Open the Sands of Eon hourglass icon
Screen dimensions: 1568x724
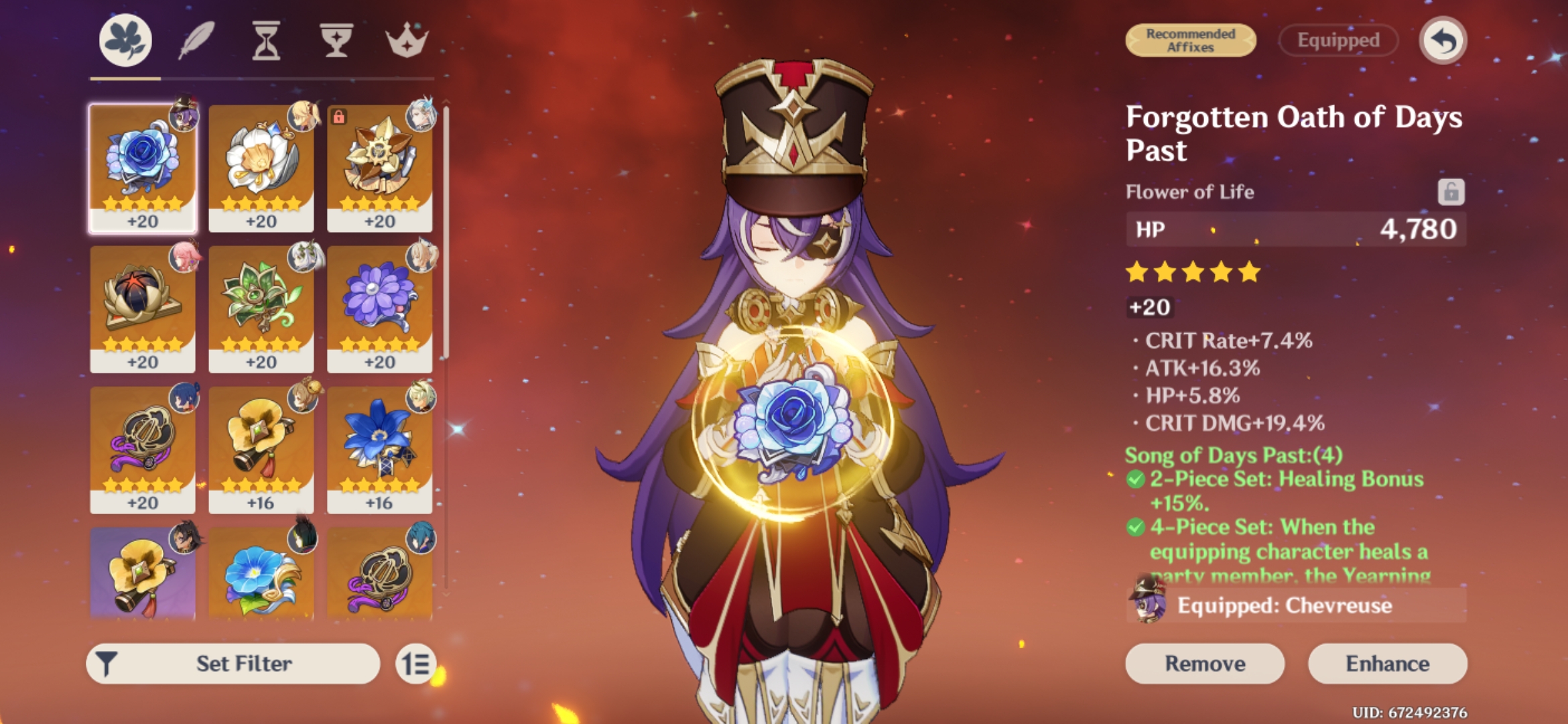click(267, 39)
